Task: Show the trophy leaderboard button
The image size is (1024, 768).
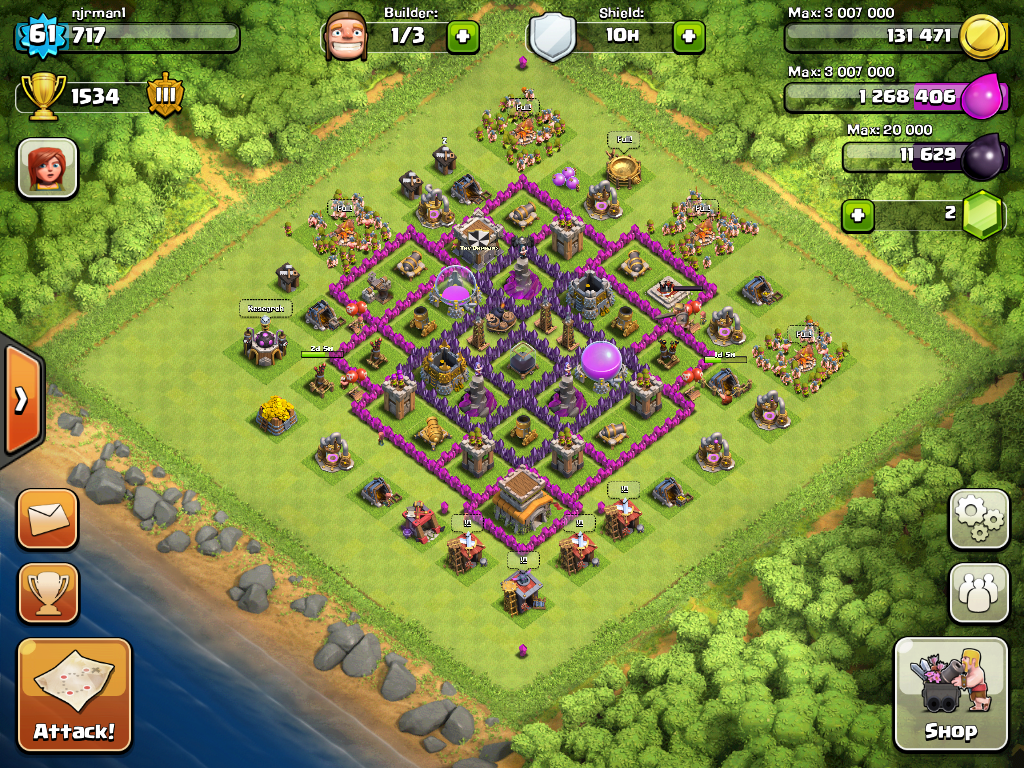Action: [x=47, y=592]
